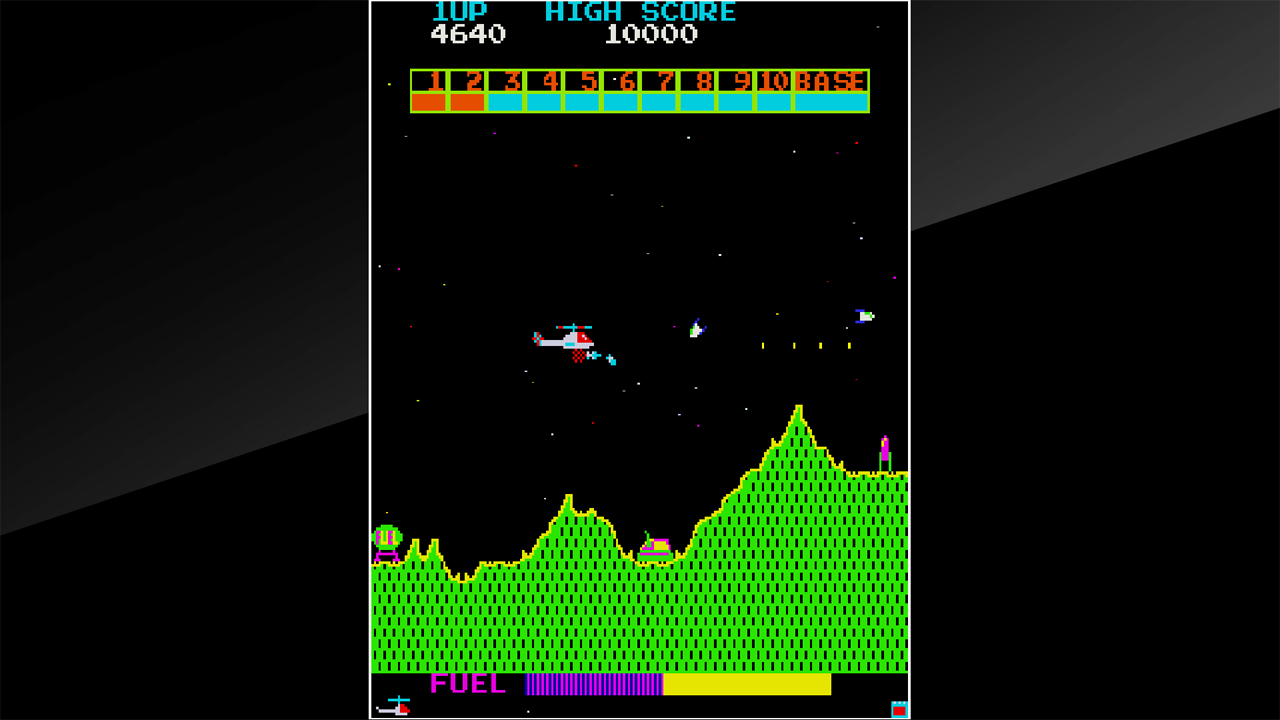Viewport: 1280px width, 720px height.
Task: Click the HIGH SCORE text
Action: click(640, 12)
